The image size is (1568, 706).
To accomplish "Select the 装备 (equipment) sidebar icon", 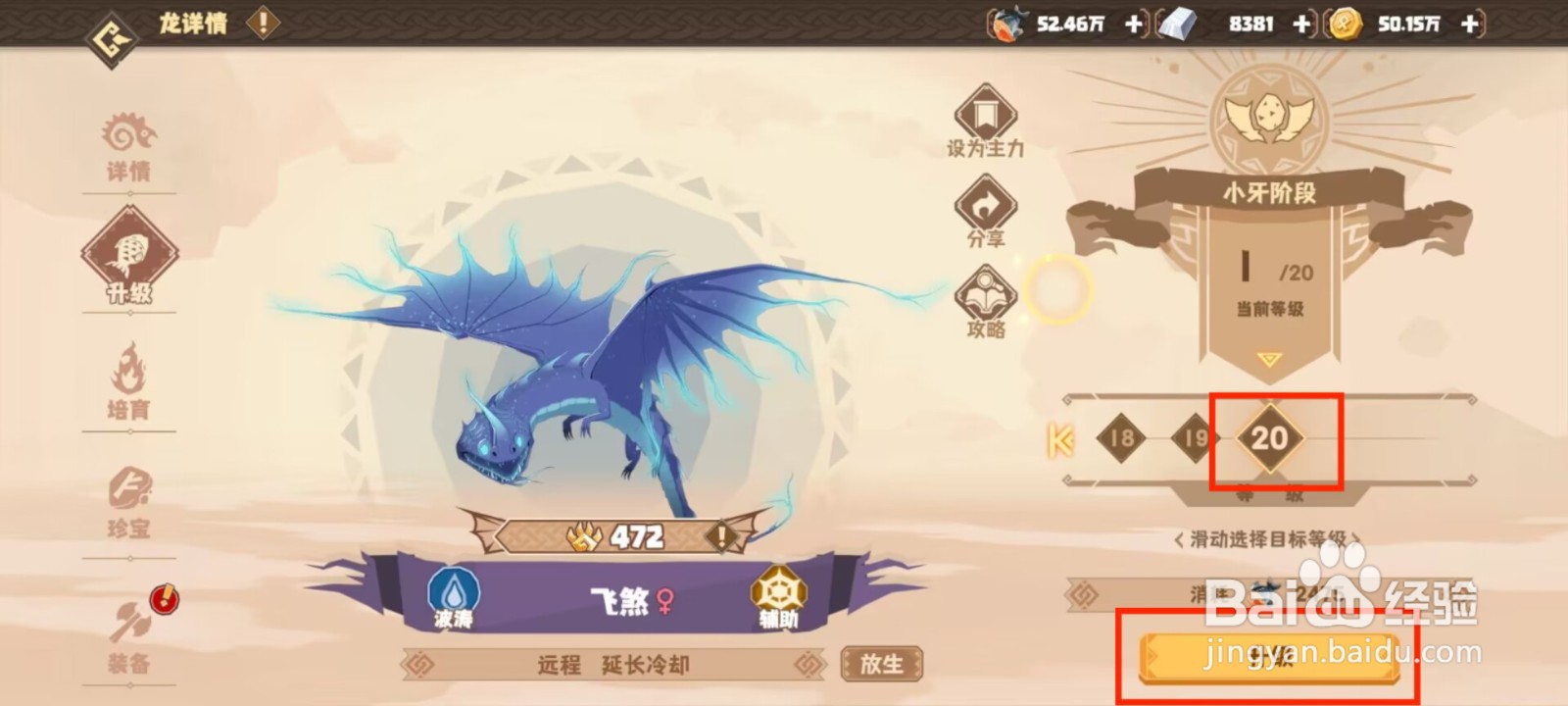I will 130,637.
